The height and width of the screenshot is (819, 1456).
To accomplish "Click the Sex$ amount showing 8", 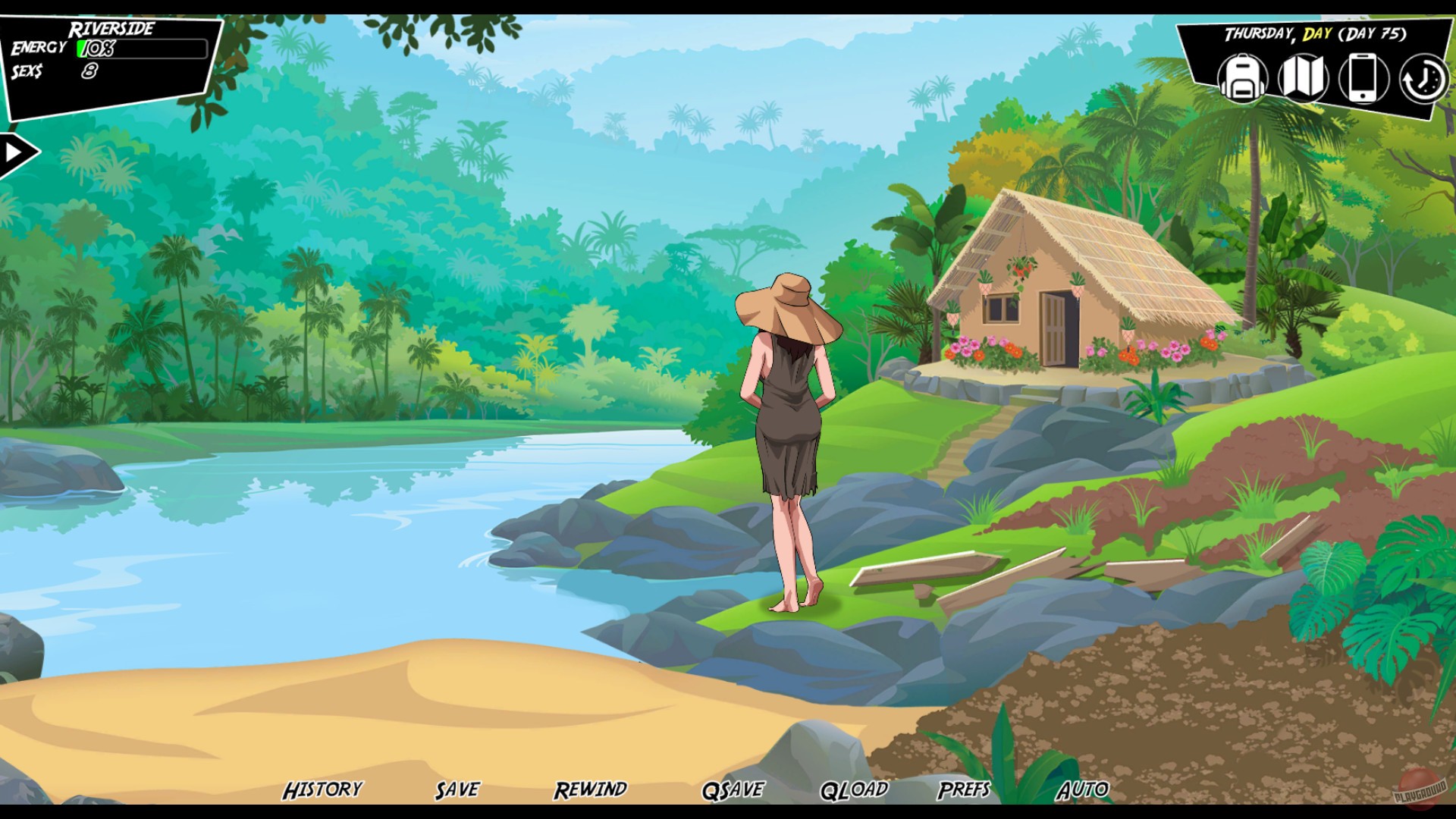I will point(89,72).
